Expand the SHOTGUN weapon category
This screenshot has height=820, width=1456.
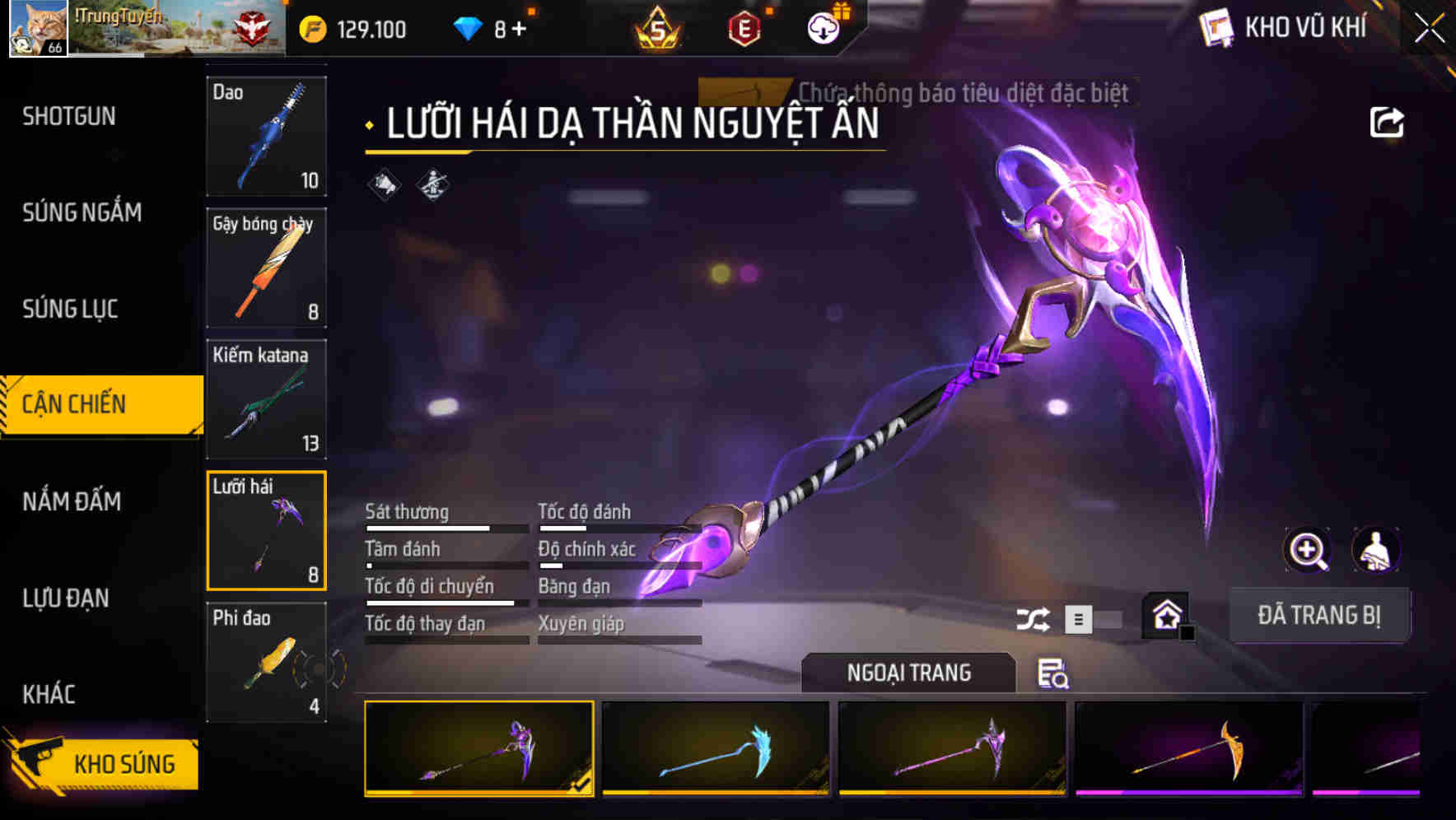pyautogui.click(x=68, y=117)
